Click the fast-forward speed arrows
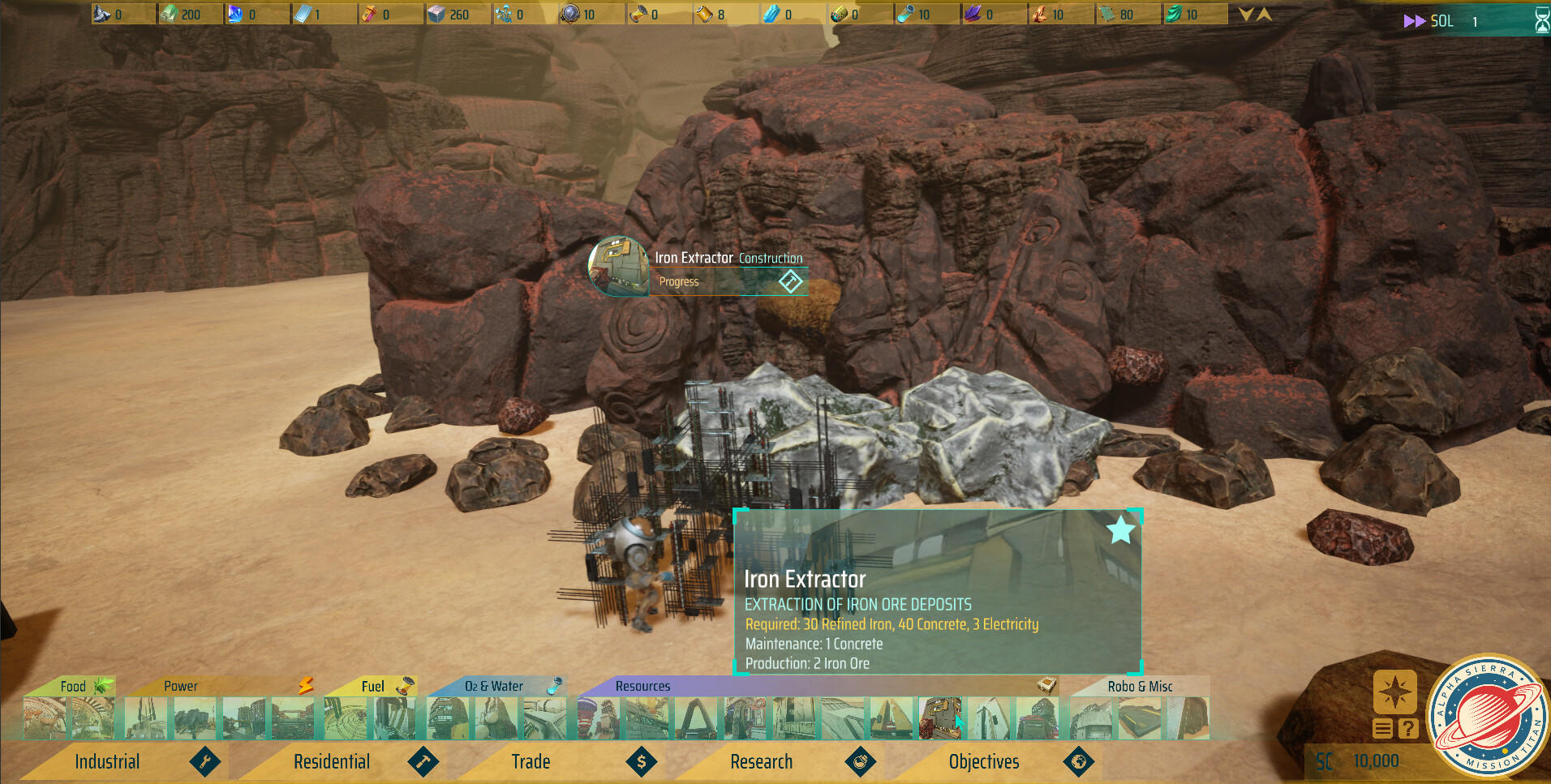 coord(1414,21)
